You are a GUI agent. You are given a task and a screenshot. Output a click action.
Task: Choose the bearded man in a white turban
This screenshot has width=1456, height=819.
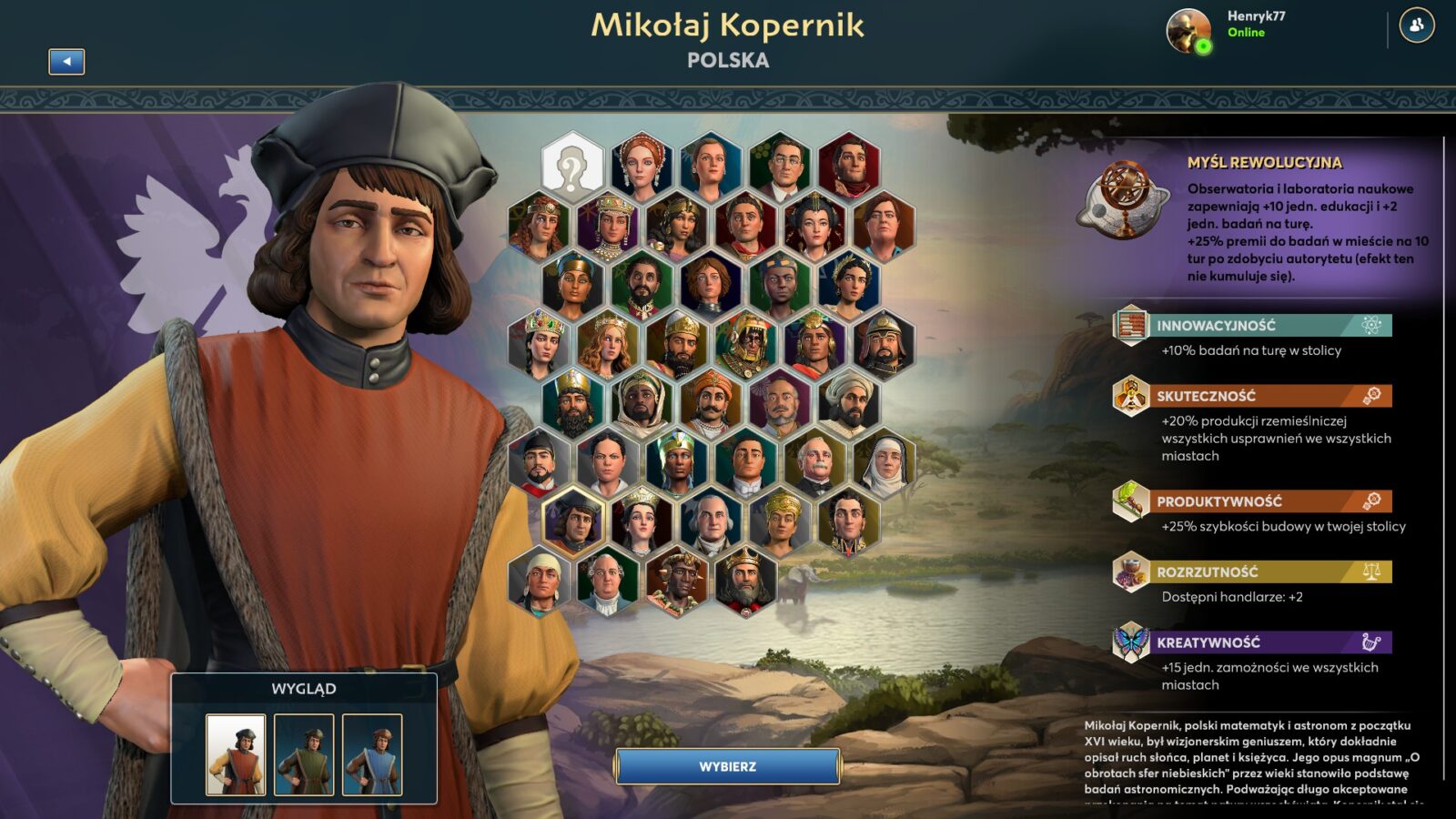click(849, 403)
